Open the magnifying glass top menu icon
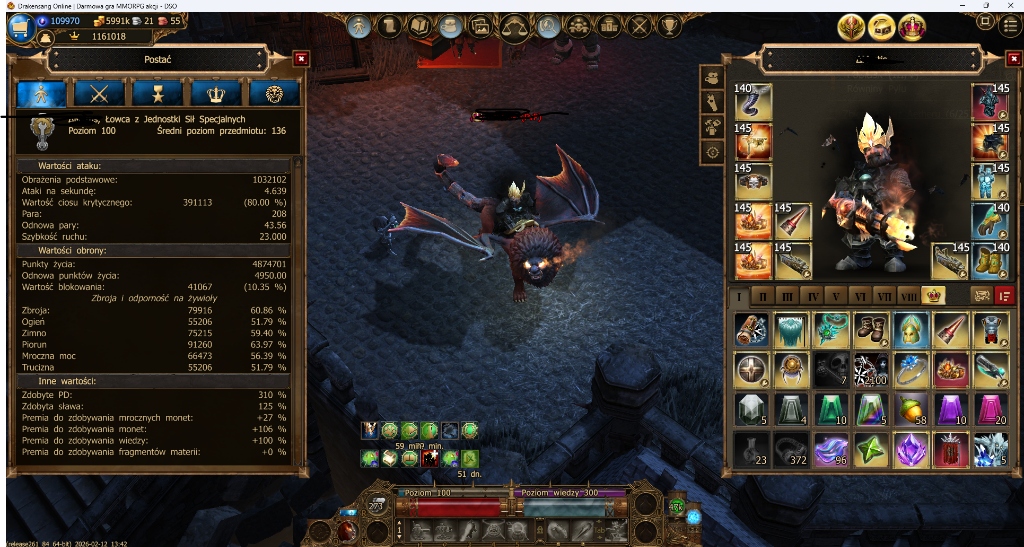 pyautogui.click(x=547, y=27)
